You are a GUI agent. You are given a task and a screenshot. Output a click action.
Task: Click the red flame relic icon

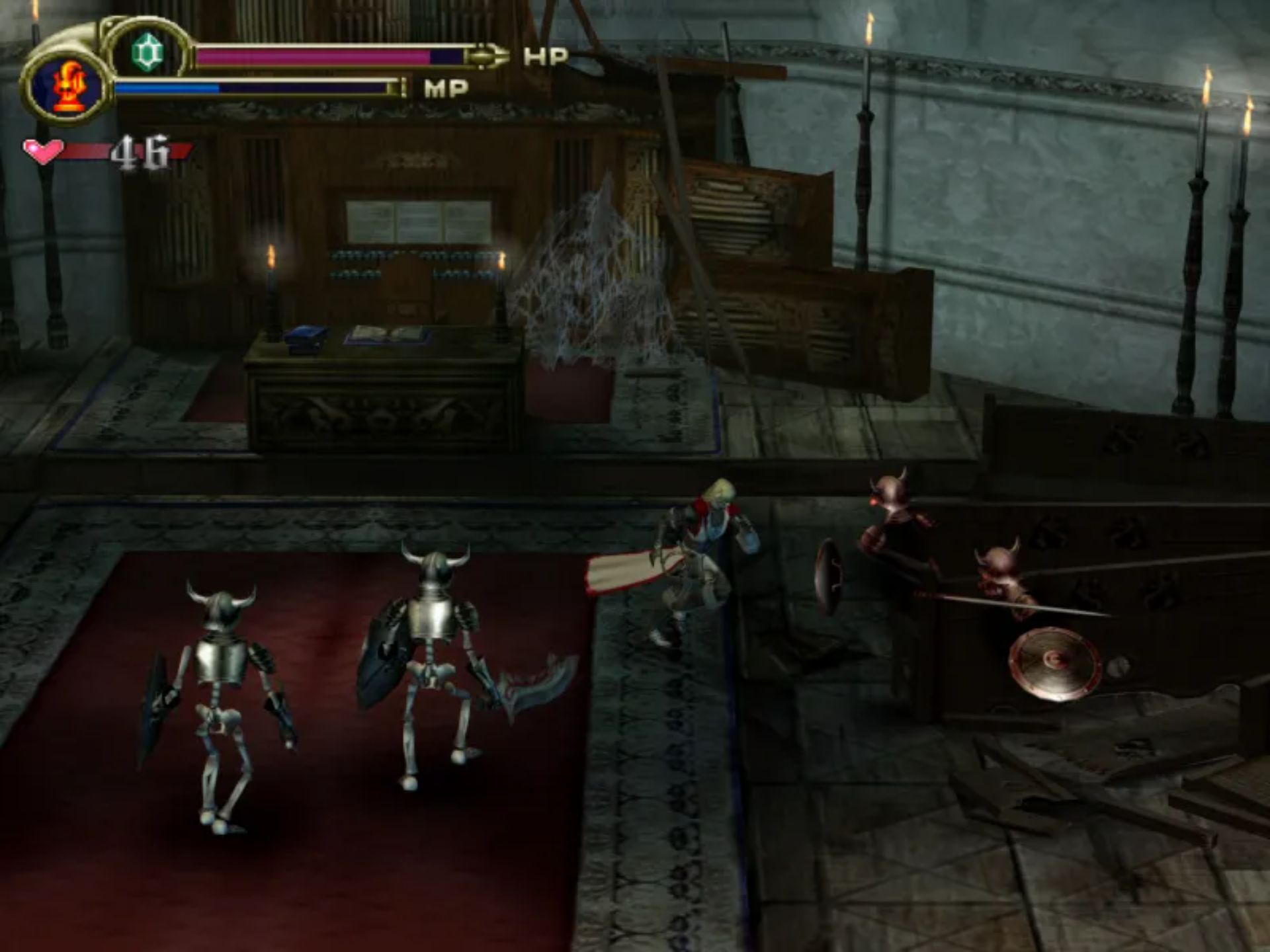[x=67, y=87]
